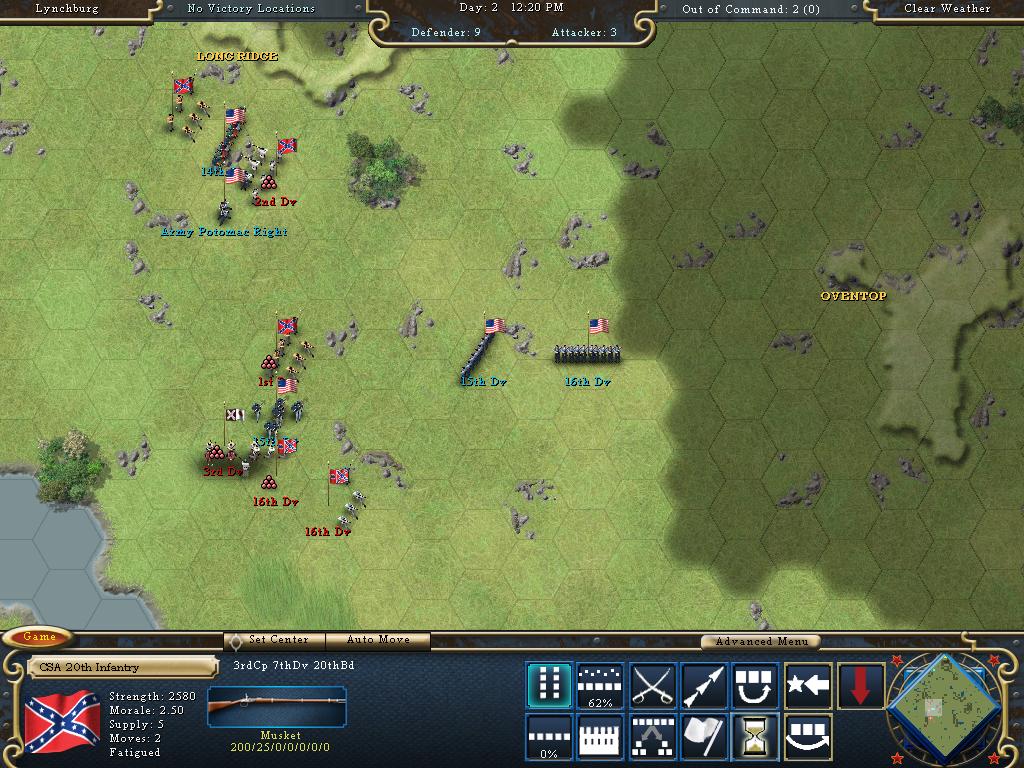This screenshot has width=1024, height=768.
Task: Click the red down arrow button
Action: [x=860, y=685]
